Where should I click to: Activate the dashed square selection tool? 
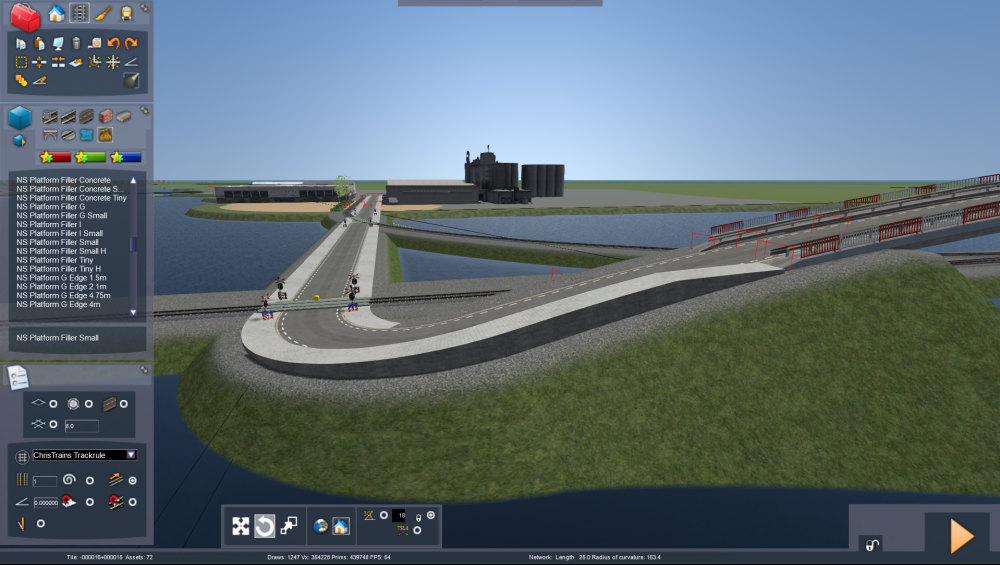(21, 62)
